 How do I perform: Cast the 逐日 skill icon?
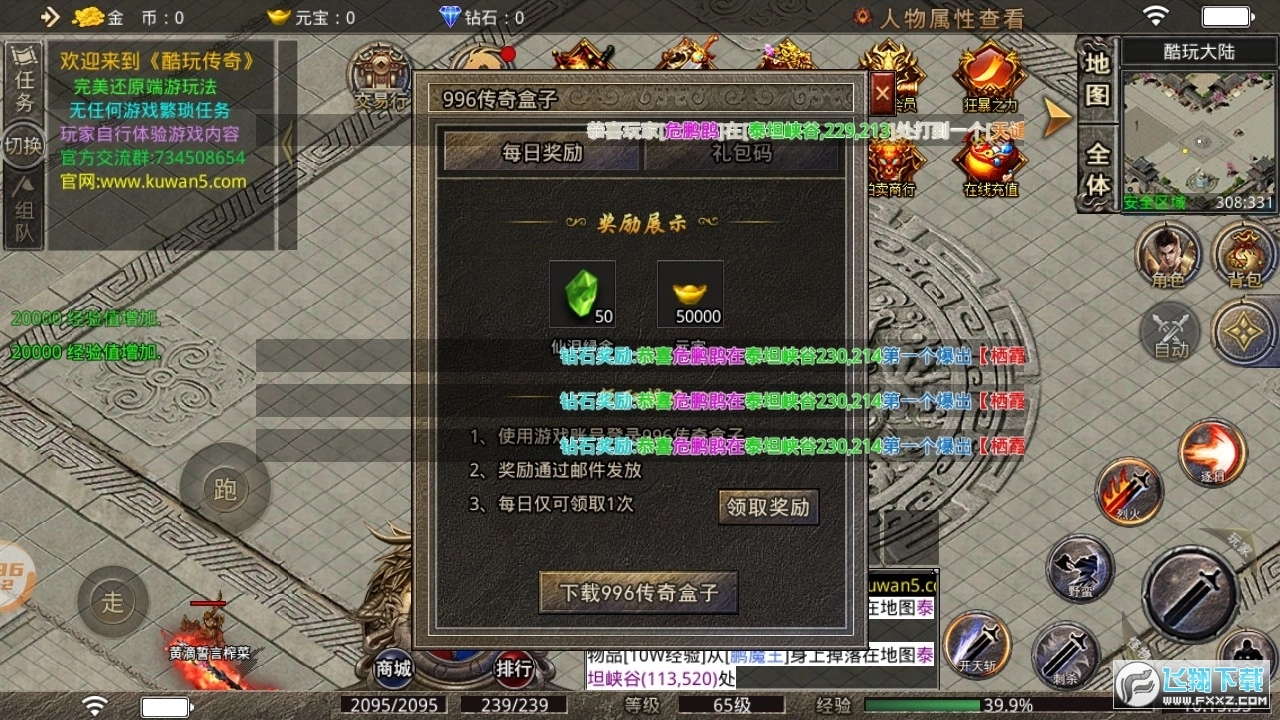tap(1211, 452)
